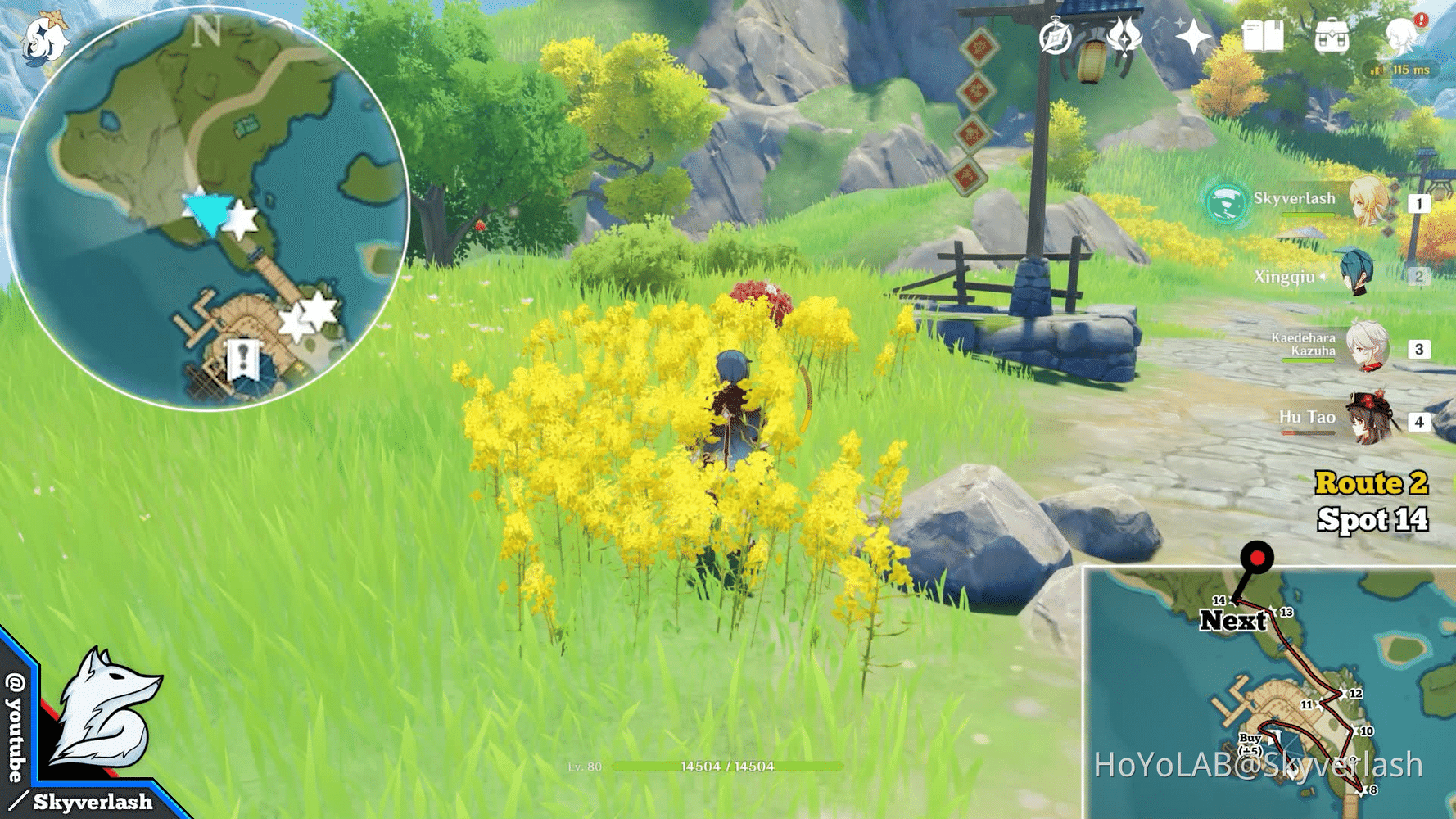Open the Paimon menu
The image size is (1456, 819).
pyautogui.click(x=44, y=38)
